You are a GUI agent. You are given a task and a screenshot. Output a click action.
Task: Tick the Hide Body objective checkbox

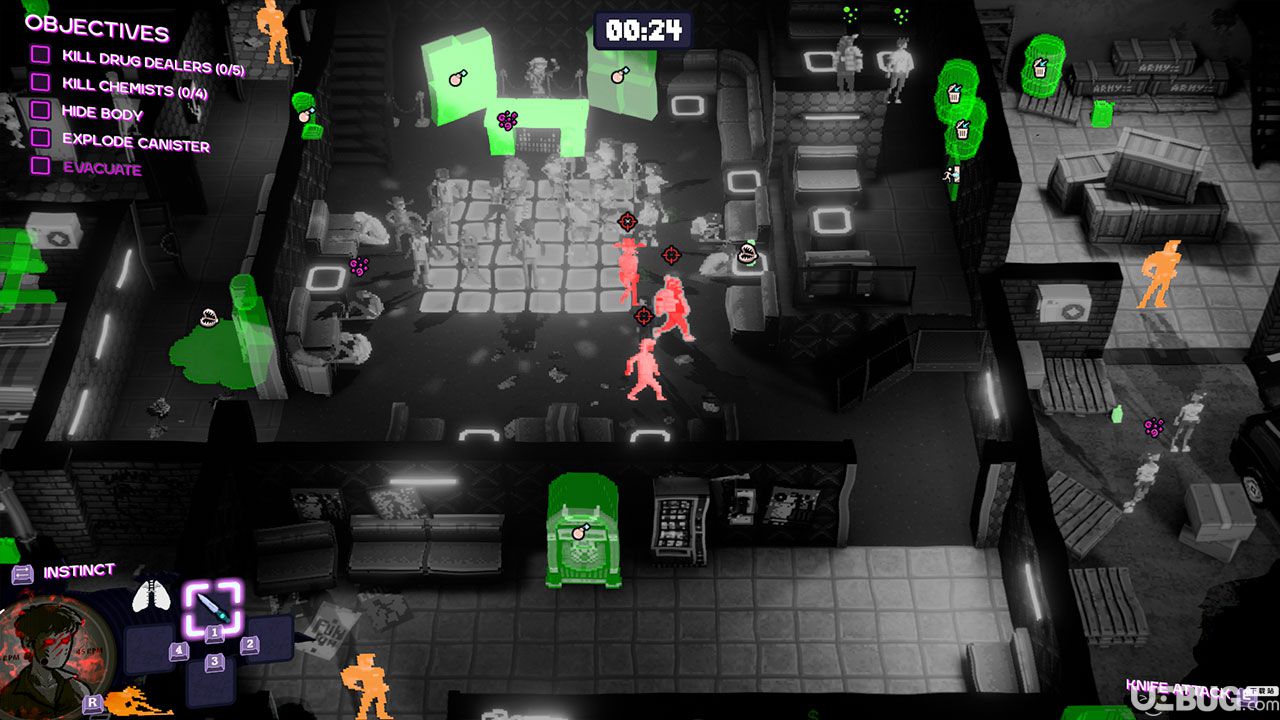(40, 110)
